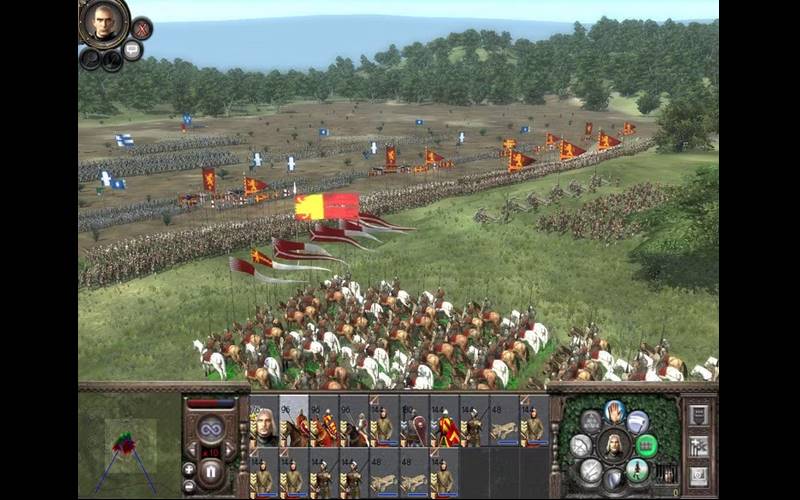
Task: Click the bald advisor portrait
Action: point(104,22)
